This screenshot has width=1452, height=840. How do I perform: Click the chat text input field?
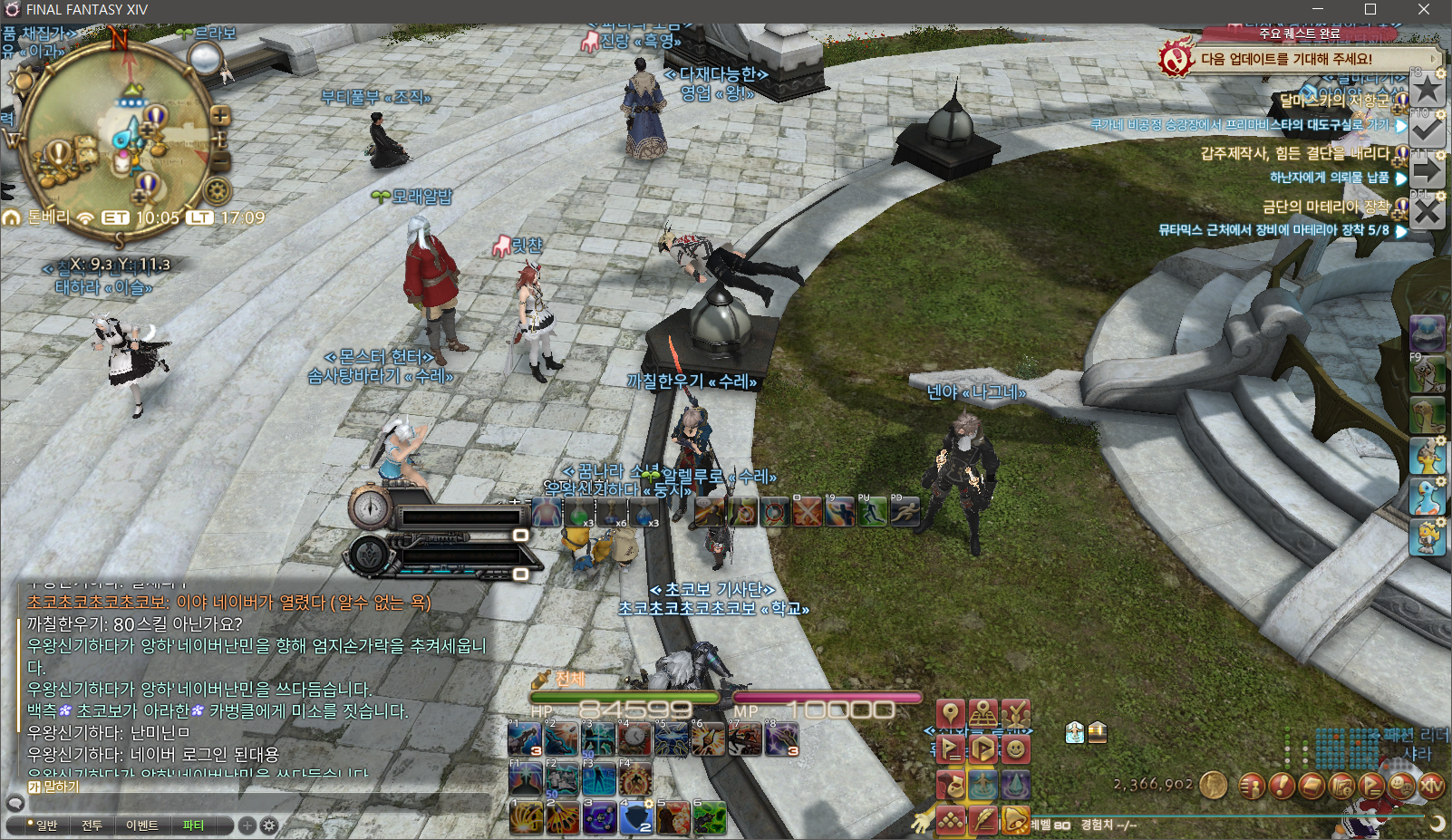click(254, 803)
